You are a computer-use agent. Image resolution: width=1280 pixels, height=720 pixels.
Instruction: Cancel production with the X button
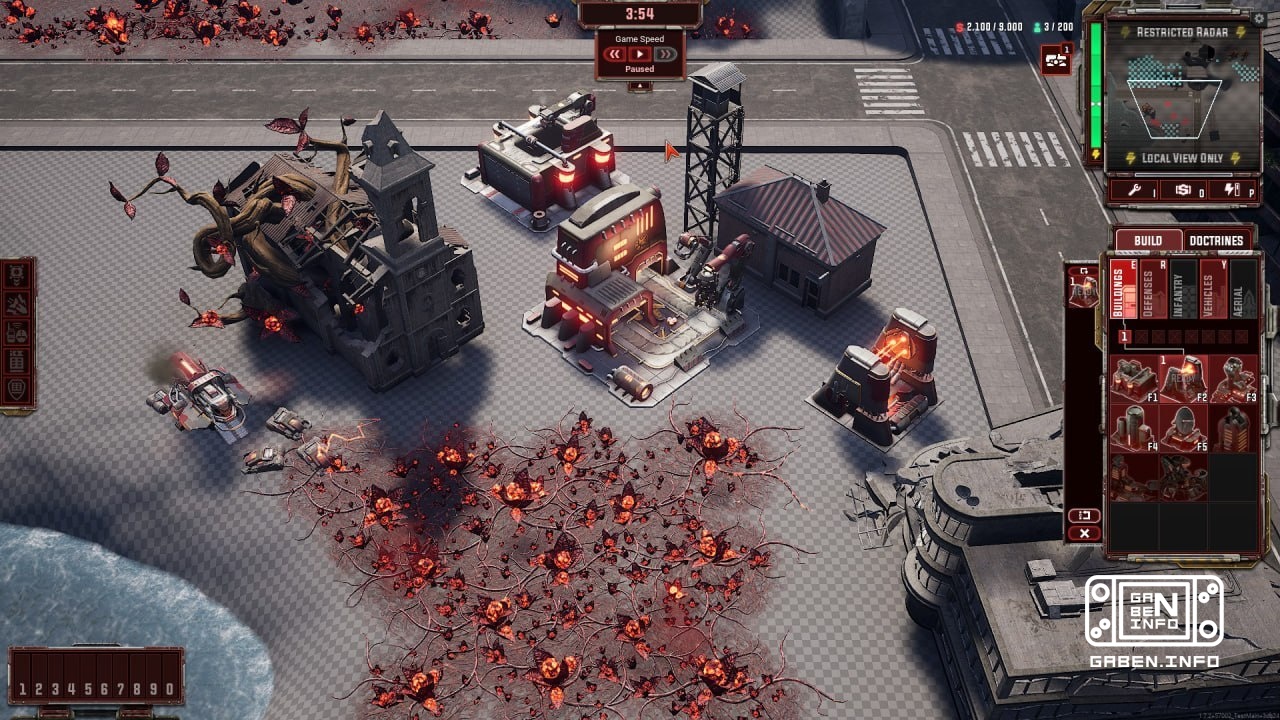tap(1084, 532)
